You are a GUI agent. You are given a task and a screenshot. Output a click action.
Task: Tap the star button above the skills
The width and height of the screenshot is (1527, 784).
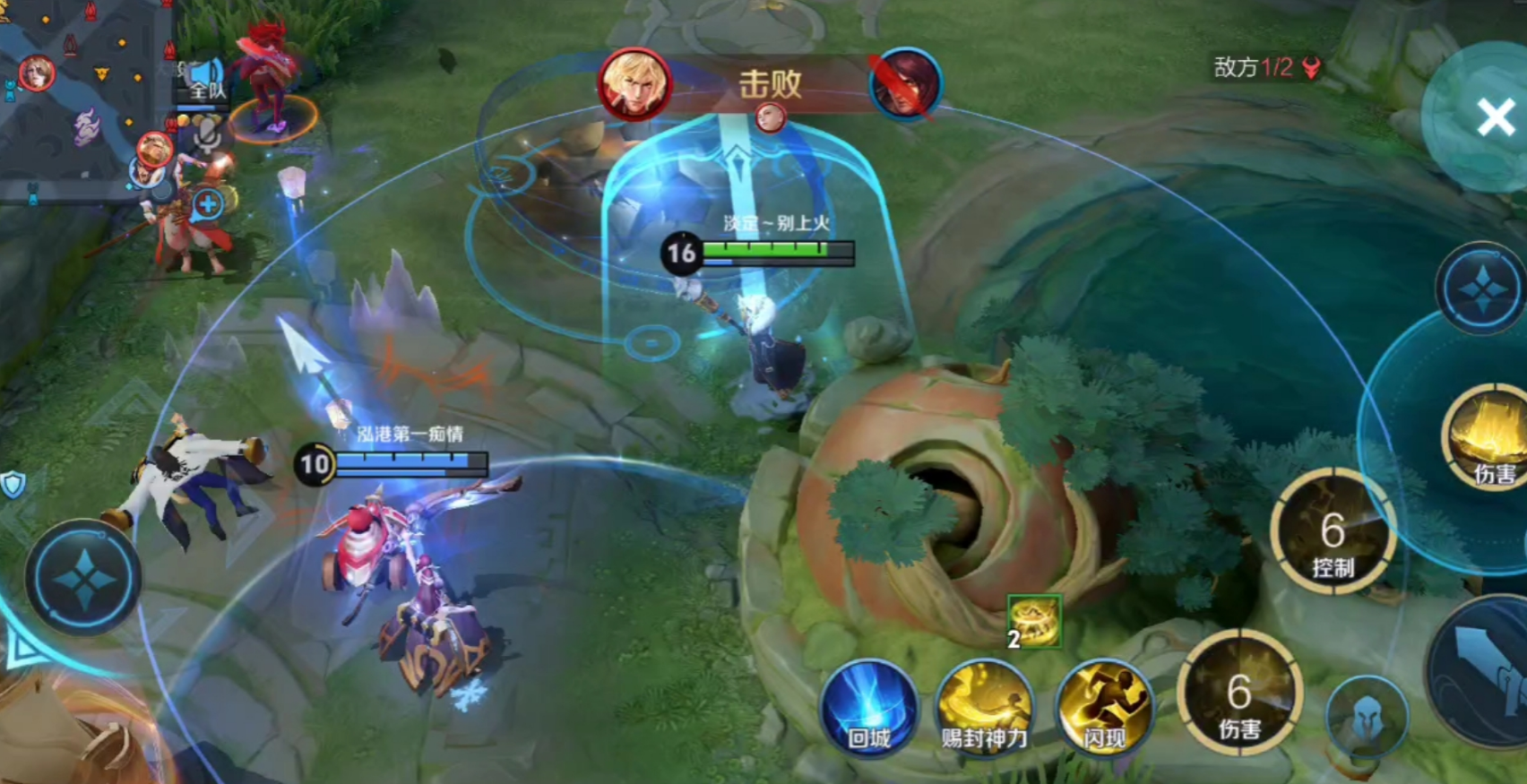[1482, 289]
